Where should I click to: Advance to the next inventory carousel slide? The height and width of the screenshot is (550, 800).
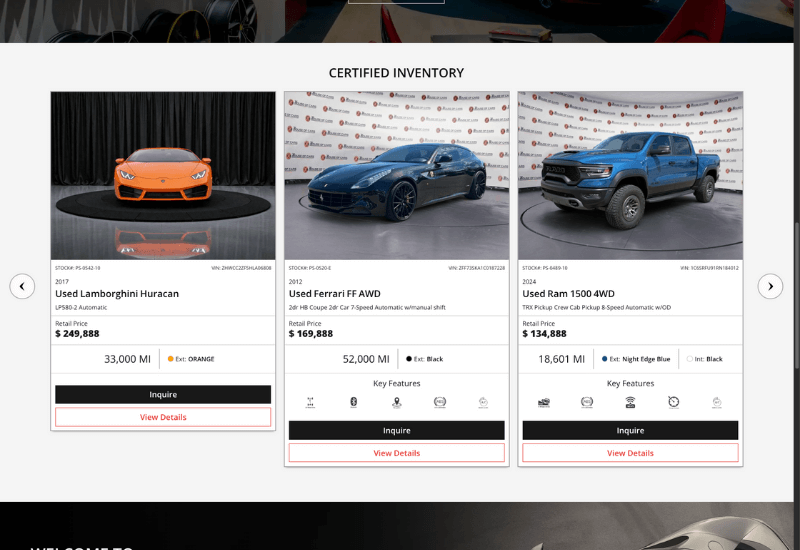pos(770,286)
